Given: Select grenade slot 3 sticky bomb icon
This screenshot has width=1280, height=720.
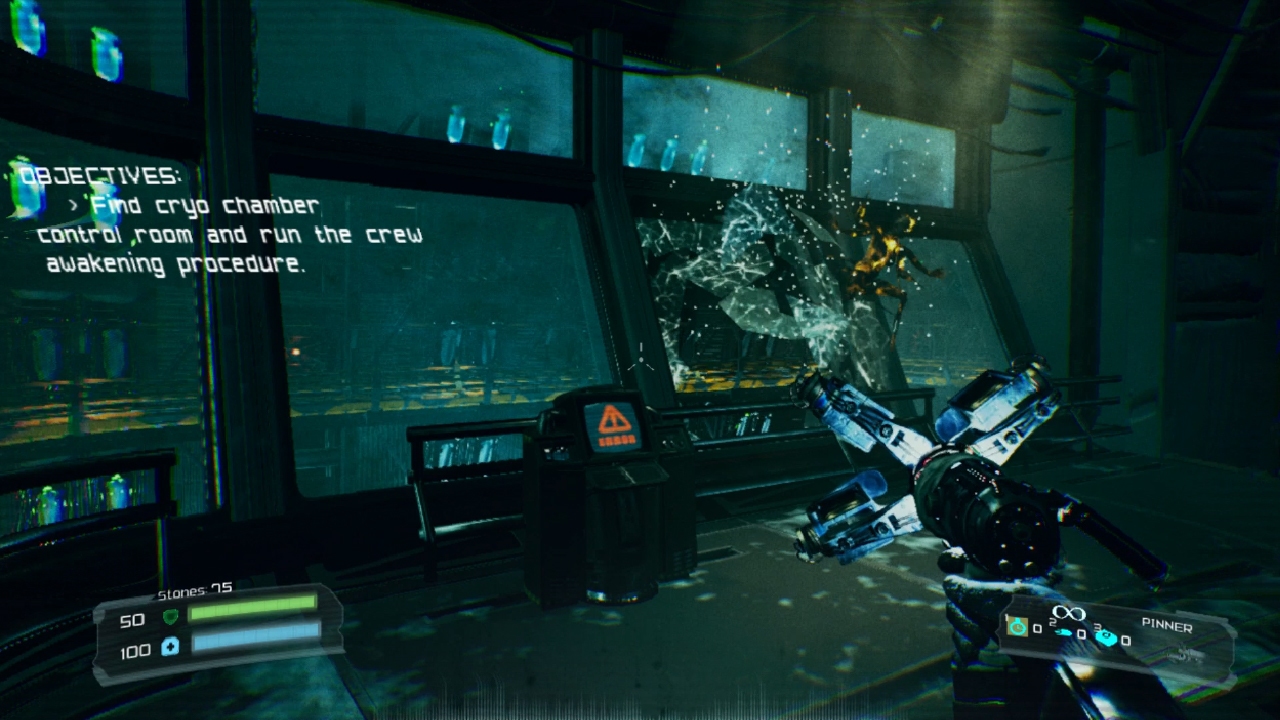Looking at the screenshot, I should pos(1107,639).
